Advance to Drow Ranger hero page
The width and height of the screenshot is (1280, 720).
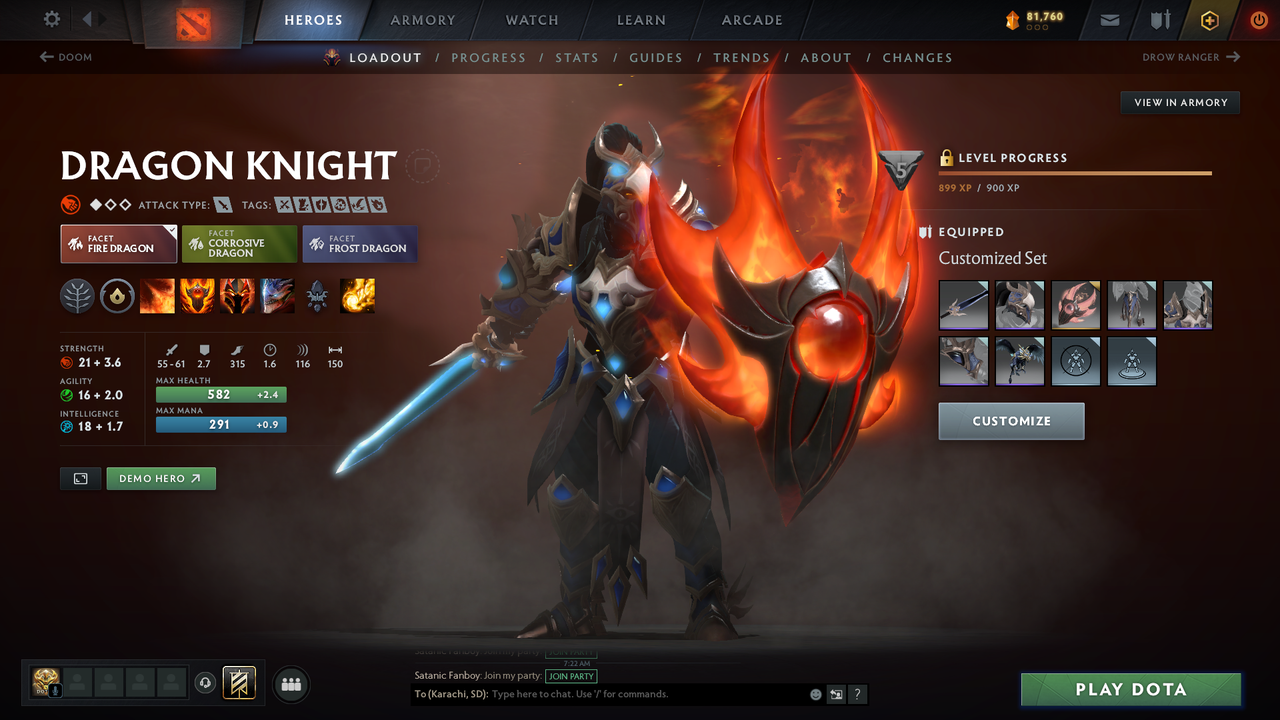pos(1190,57)
